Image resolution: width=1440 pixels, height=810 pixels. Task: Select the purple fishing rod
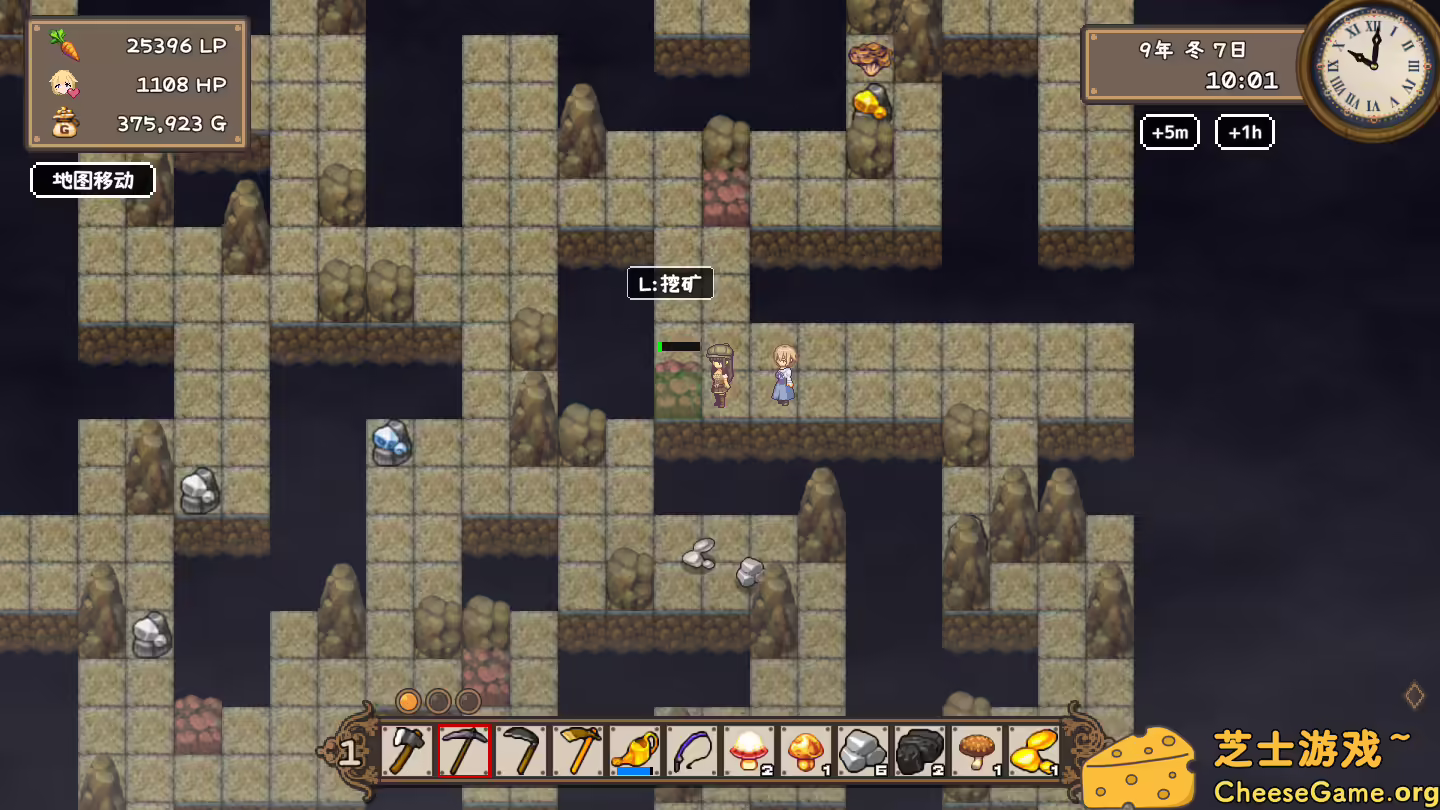coord(692,750)
